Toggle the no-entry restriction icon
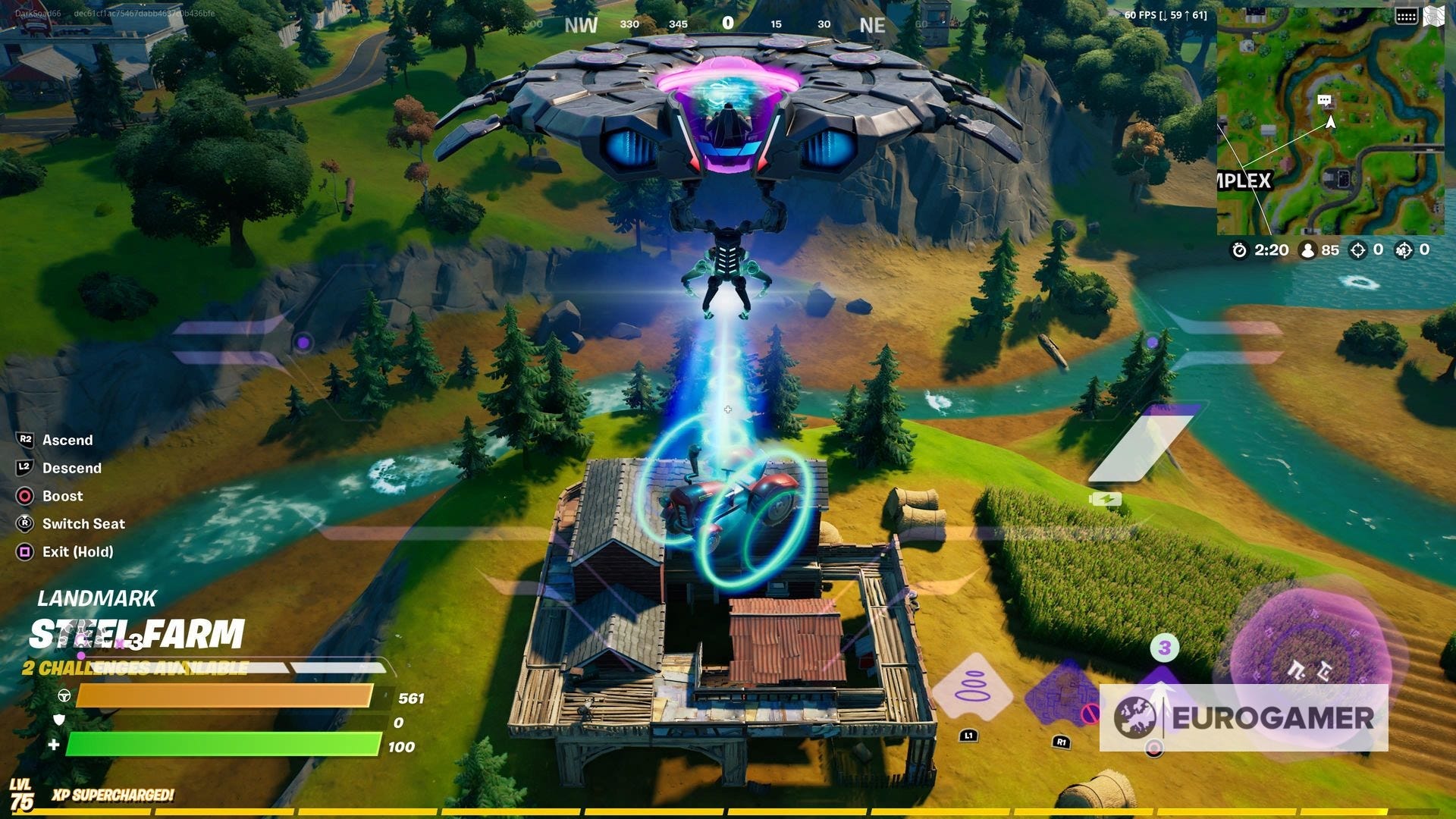The width and height of the screenshot is (1456, 819). [1090, 714]
